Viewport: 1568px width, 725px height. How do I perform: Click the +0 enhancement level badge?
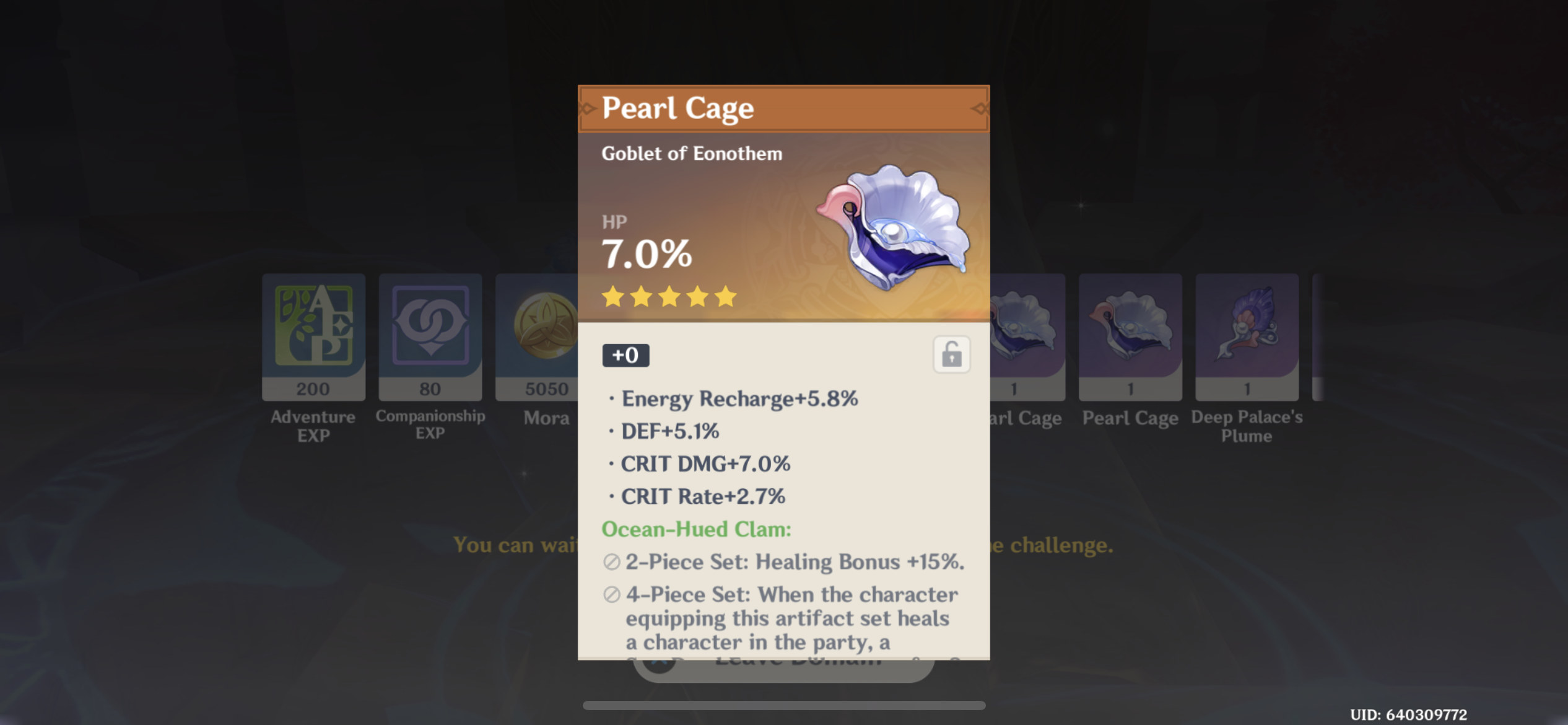pos(625,354)
